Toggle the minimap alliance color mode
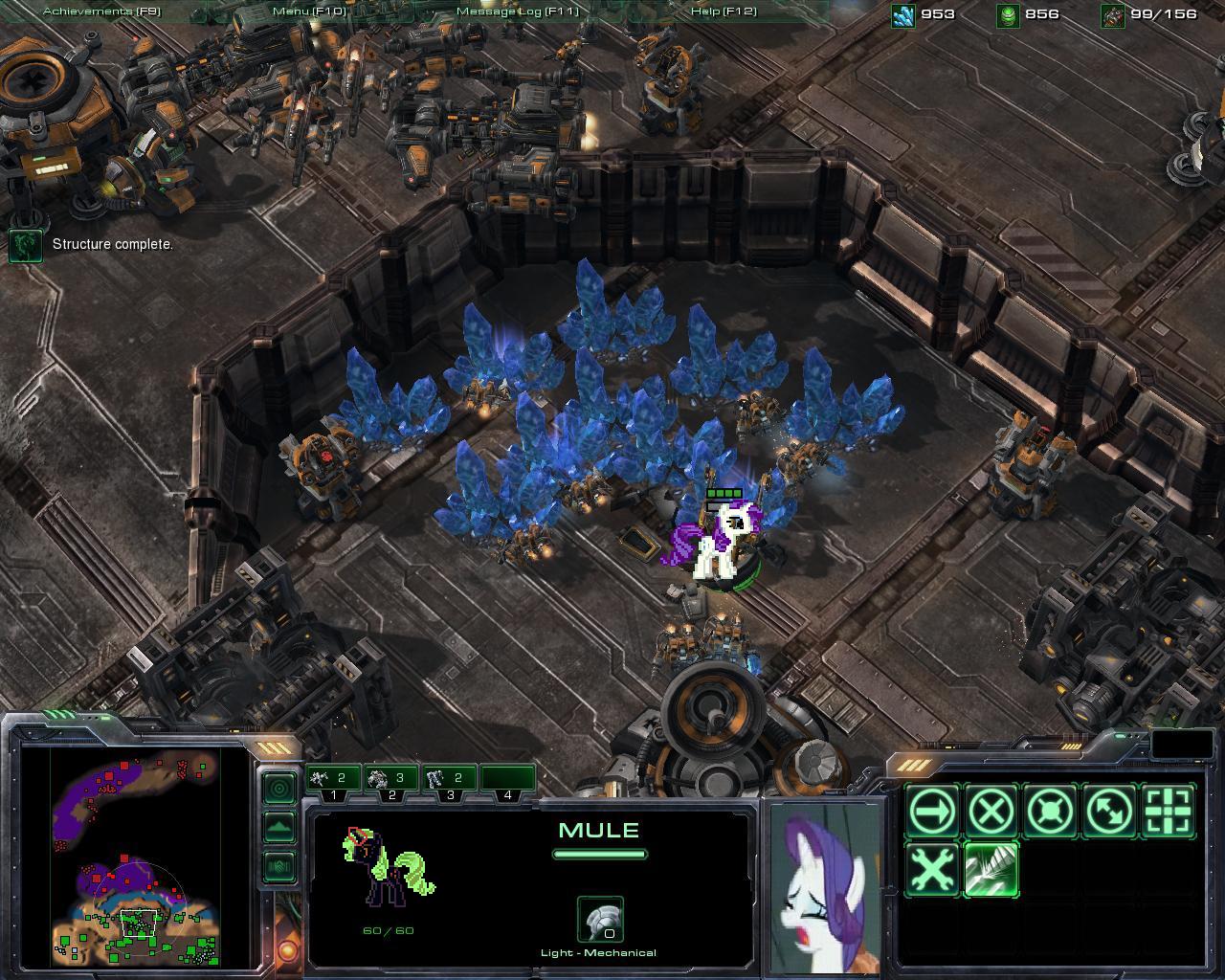The width and height of the screenshot is (1225, 980). coord(278,866)
